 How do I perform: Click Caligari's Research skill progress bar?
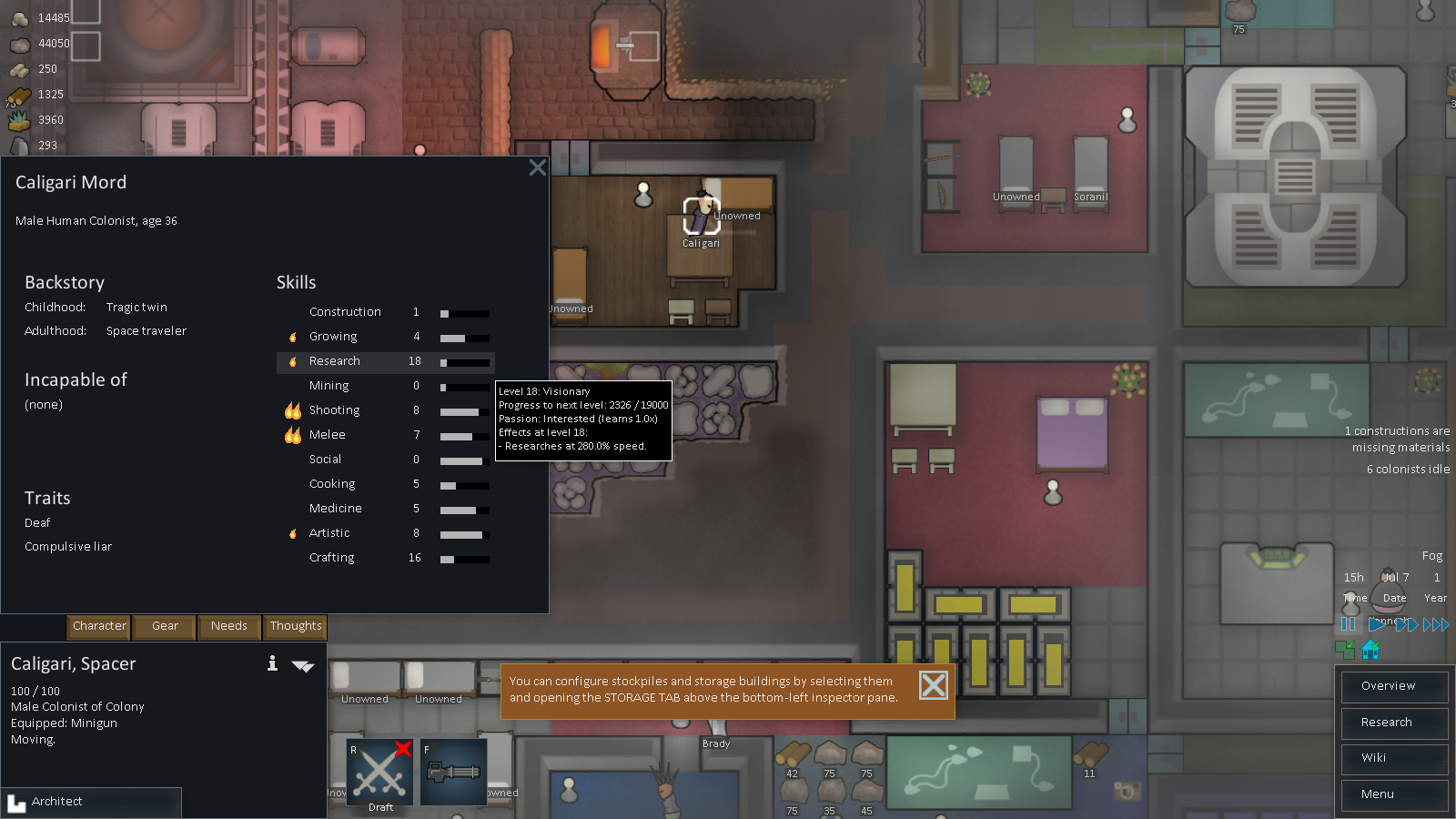(x=464, y=362)
